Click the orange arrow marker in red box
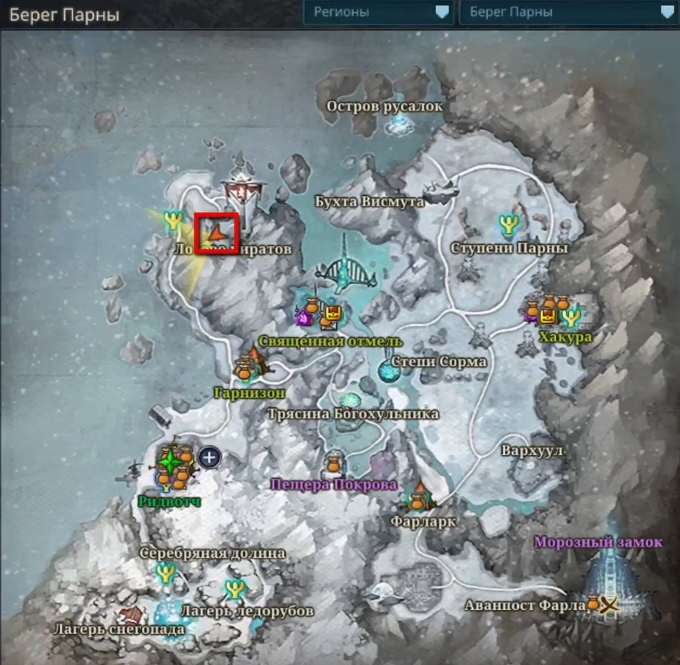Screen dimensions: 680x665 [x=216, y=233]
